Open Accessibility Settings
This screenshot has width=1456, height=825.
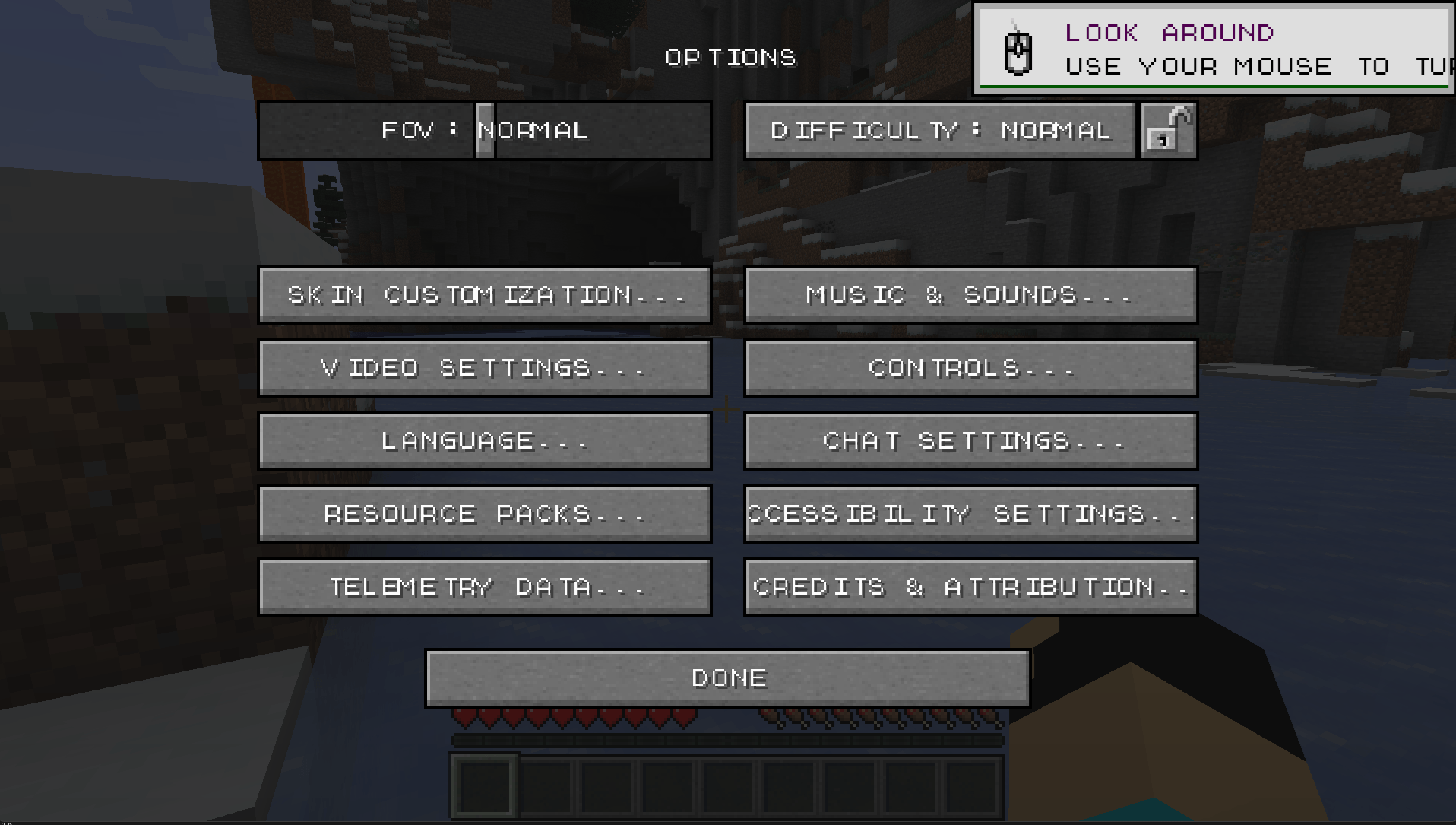click(x=970, y=513)
